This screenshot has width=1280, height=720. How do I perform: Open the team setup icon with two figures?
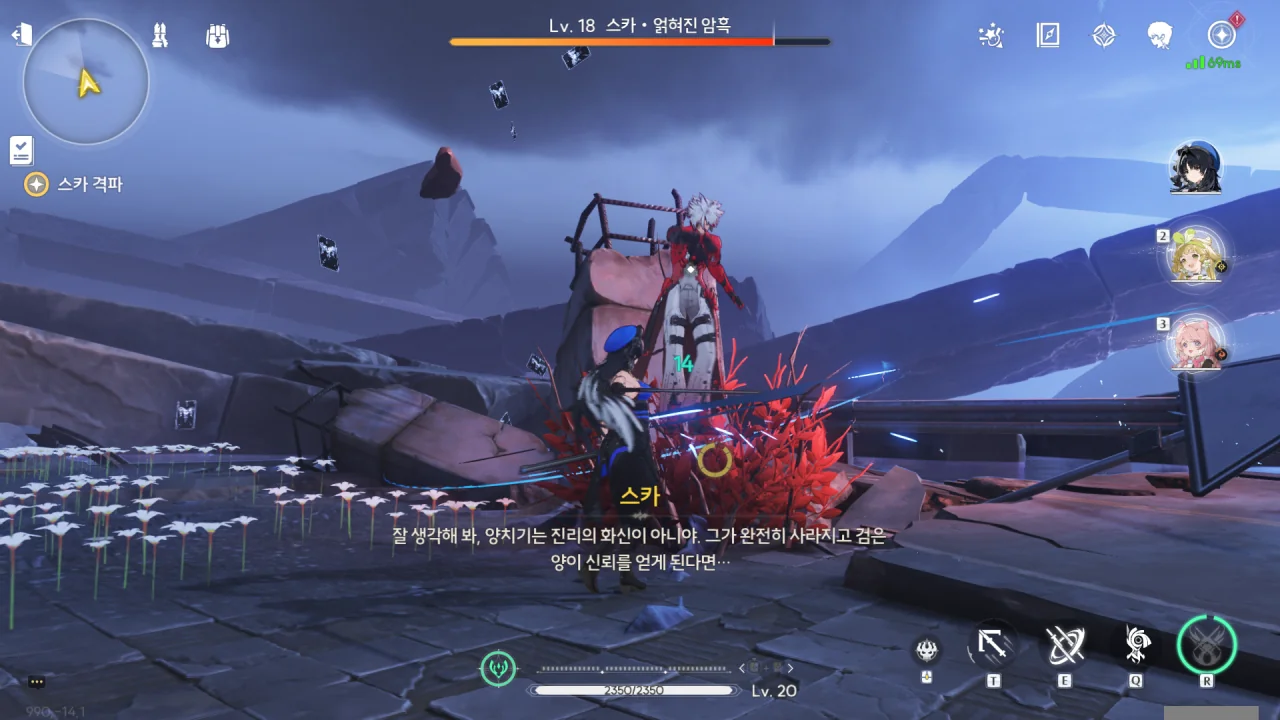(x=159, y=36)
